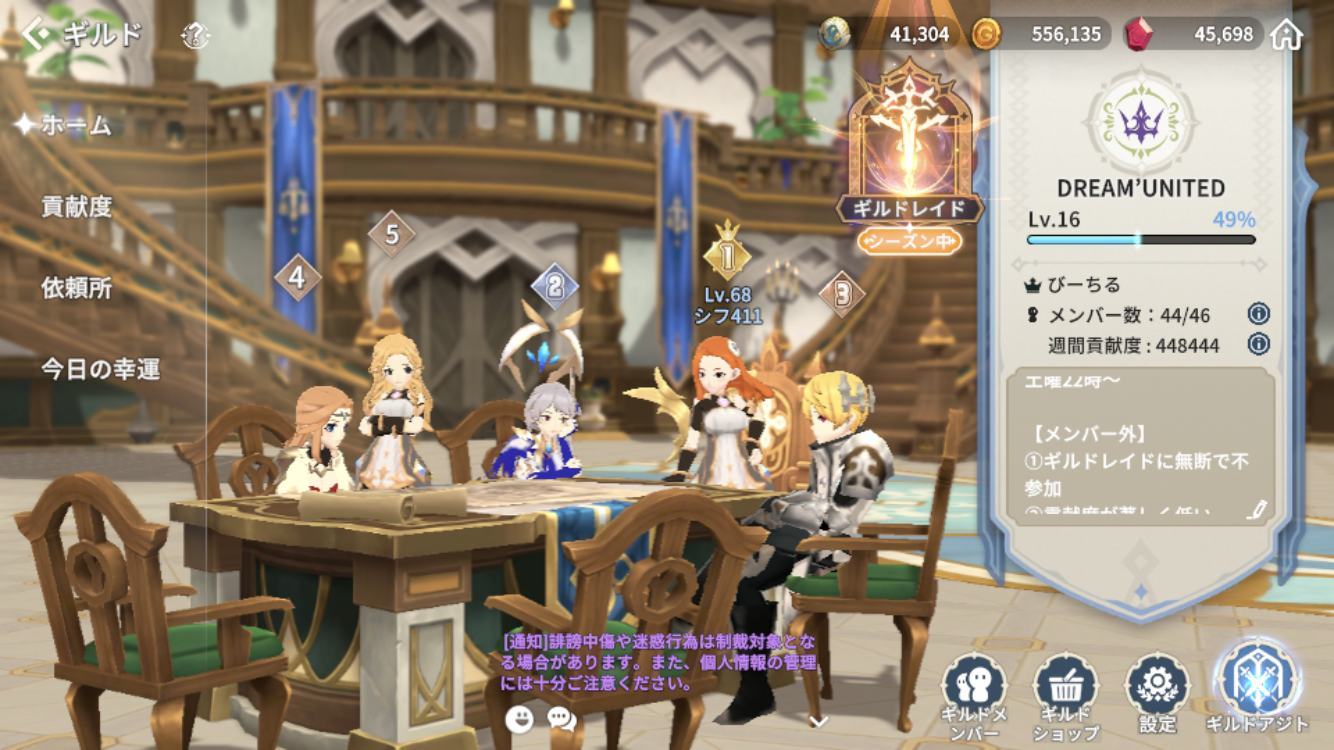Image resolution: width=1334 pixels, height=750 pixels.
Task: Expand the chat with the down chevron
Action: tap(818, 721)
